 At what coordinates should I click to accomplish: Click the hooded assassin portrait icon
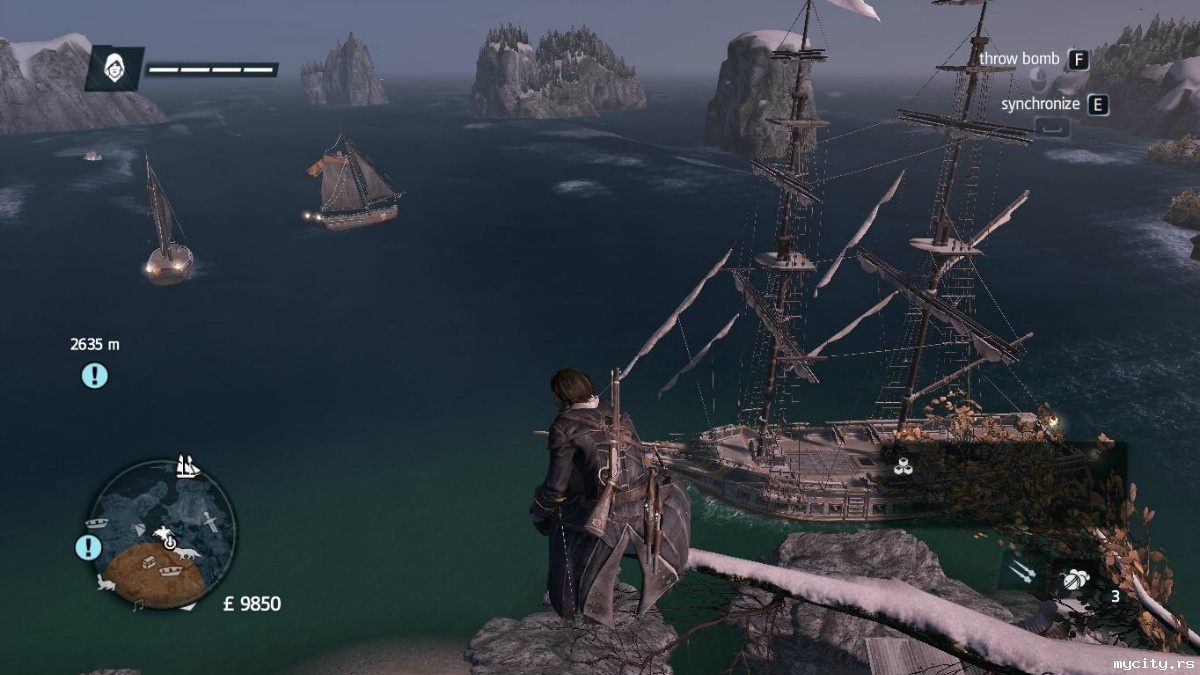point(114,68)
